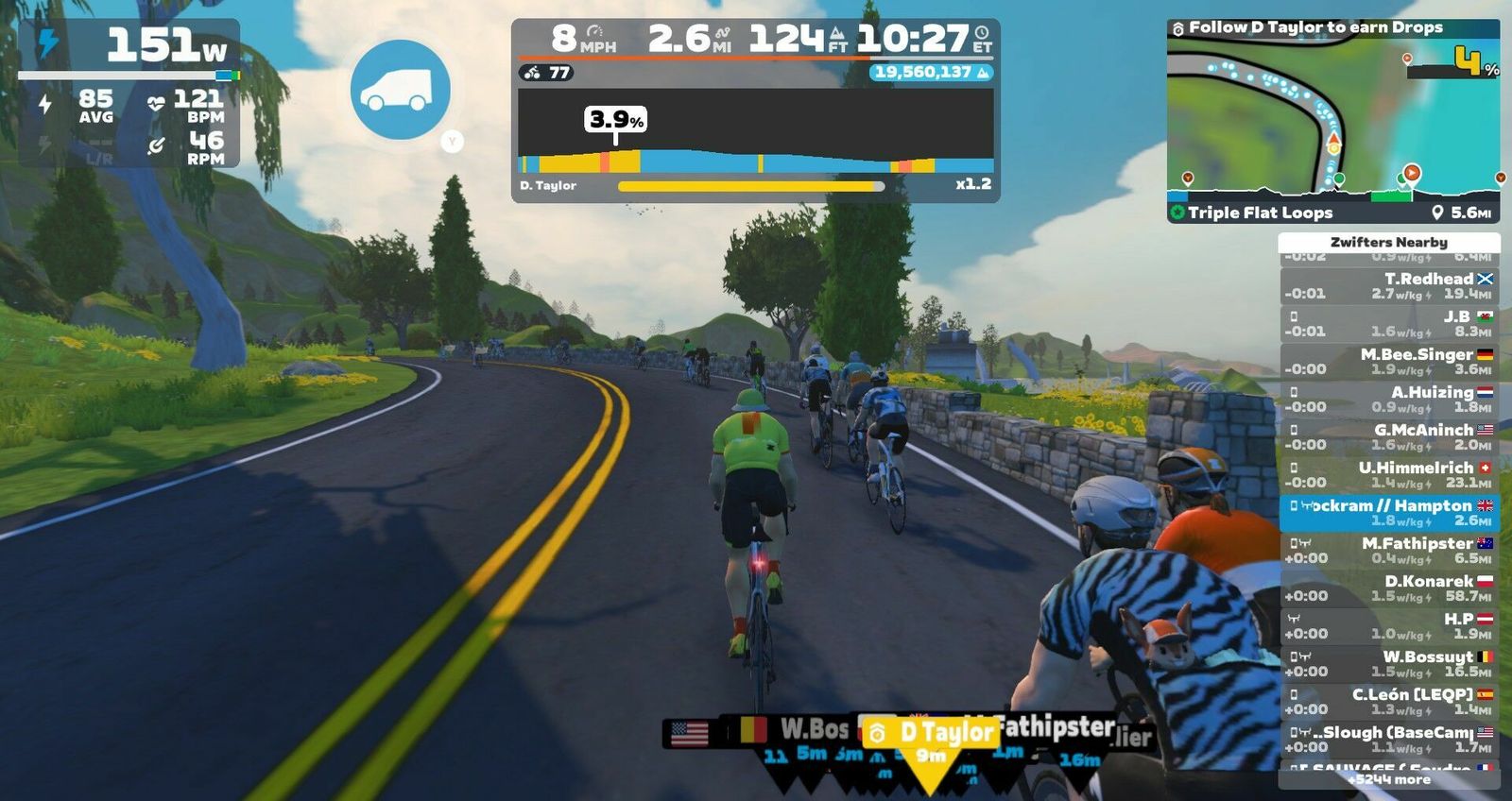View M.Fathipster in the riders list
Viewport: 1512px width, 801px height.
pyautogui.click(x=1389, y=550)
